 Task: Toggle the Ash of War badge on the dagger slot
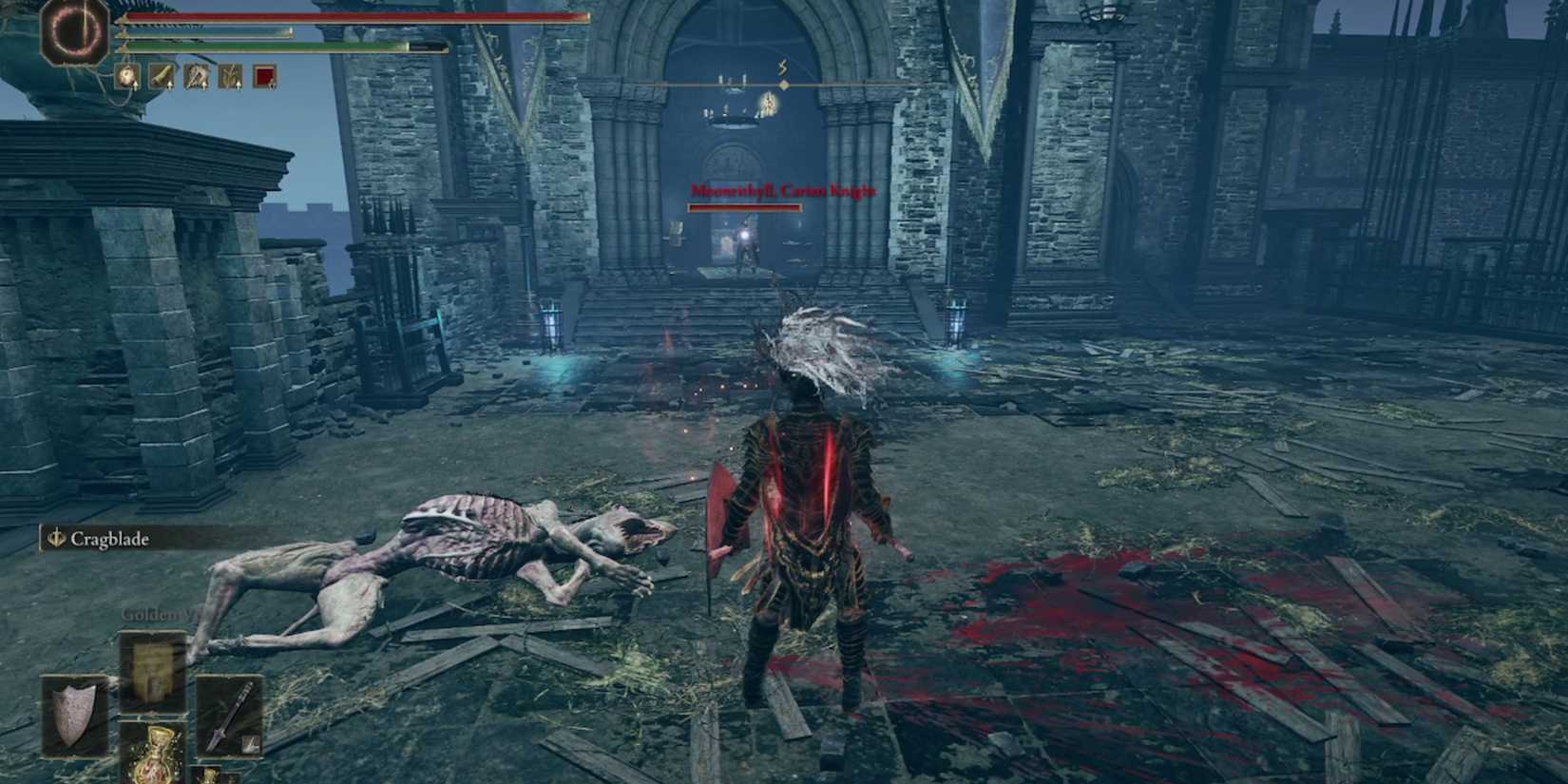pyautogui.click(x=249, y=742)
